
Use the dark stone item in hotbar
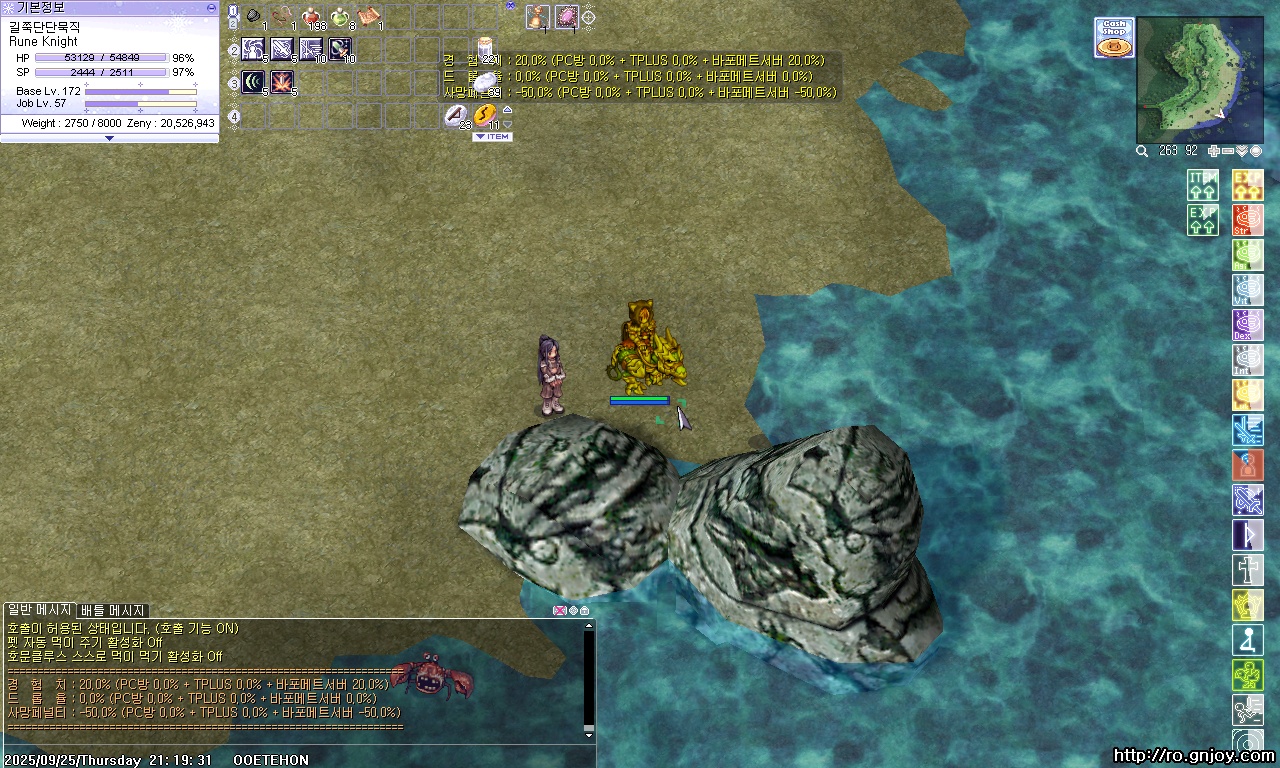(x=254, y=17)
